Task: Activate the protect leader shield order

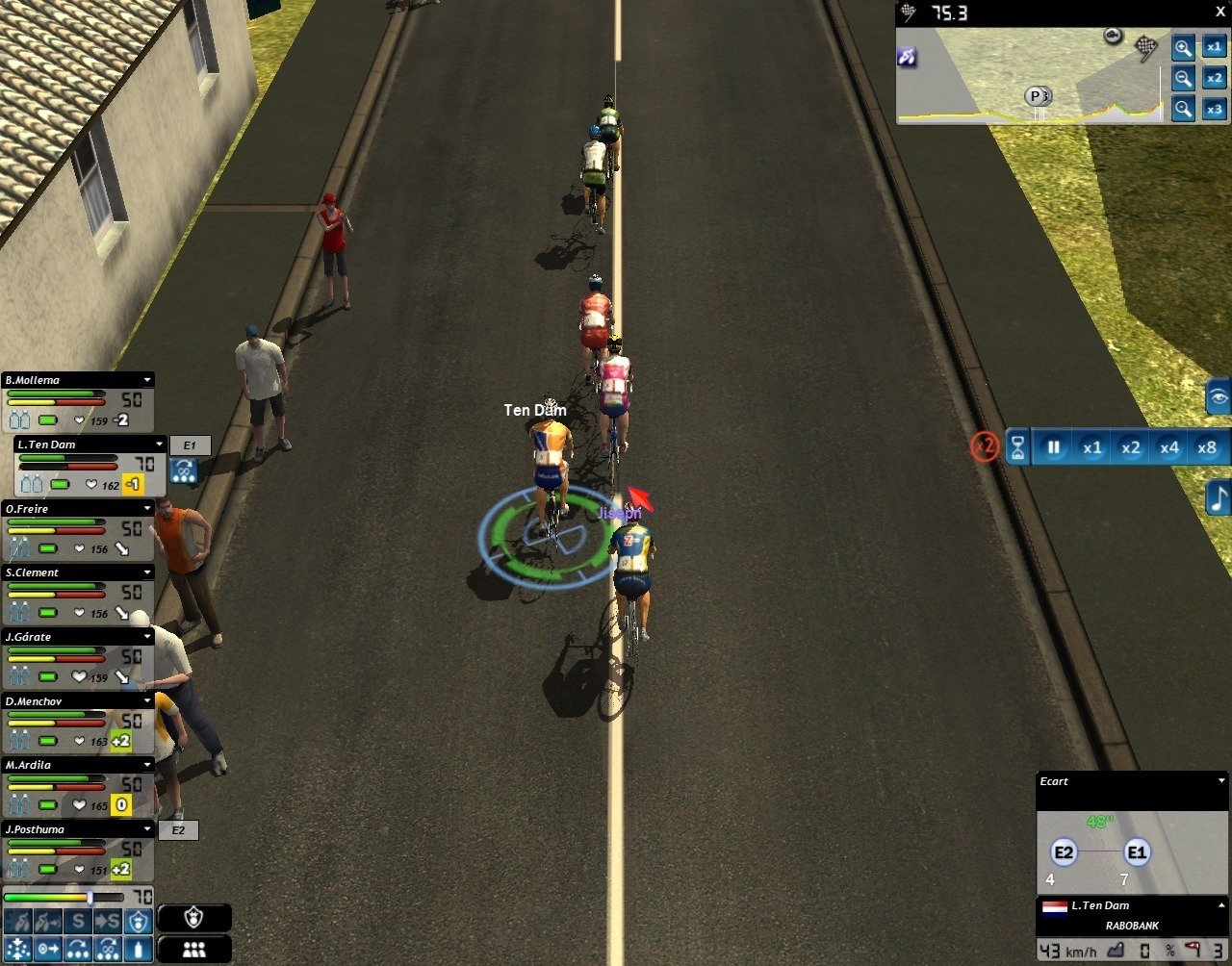Action: click(140, 922)
